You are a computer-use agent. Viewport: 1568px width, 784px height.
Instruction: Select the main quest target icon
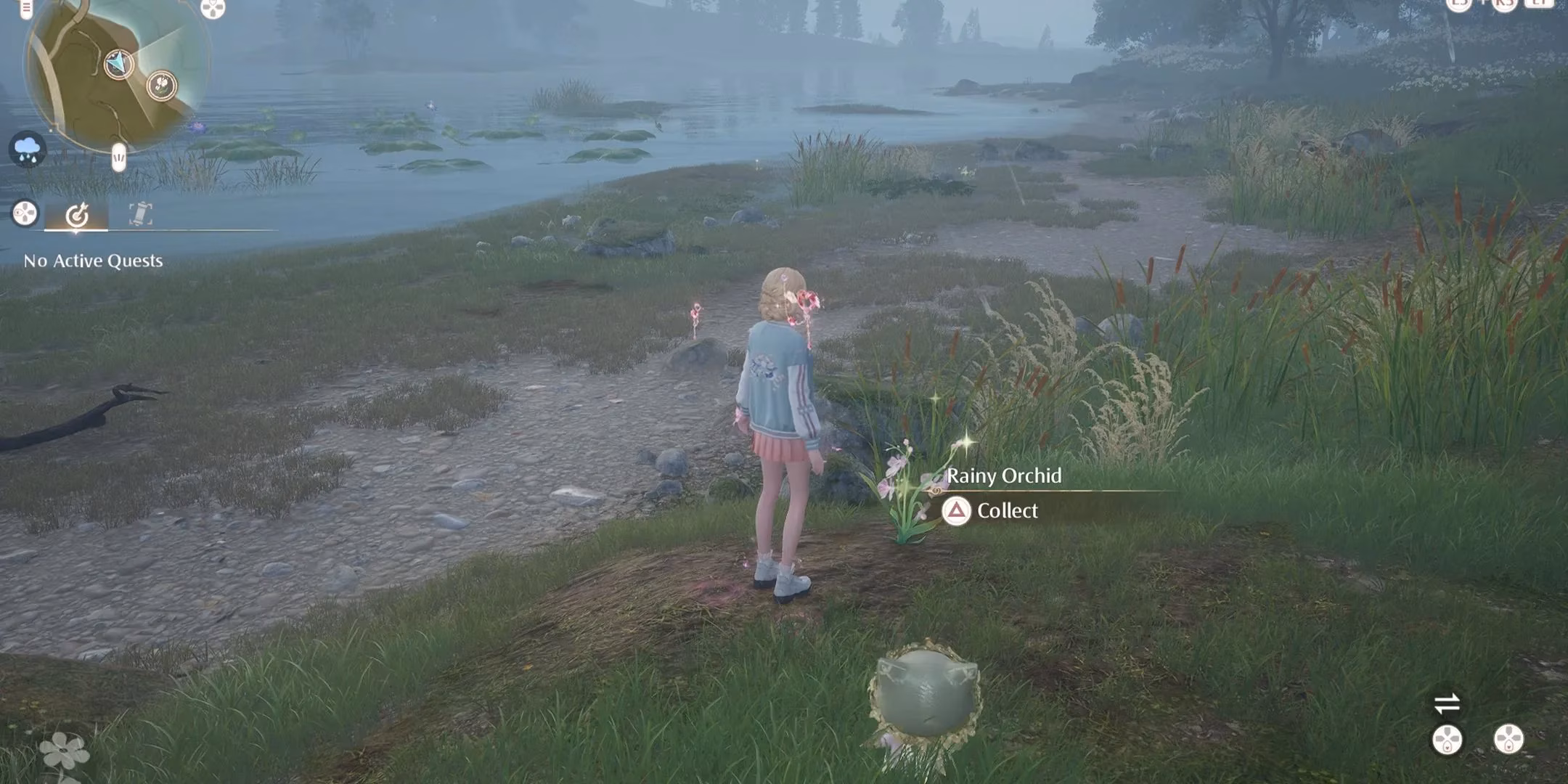pos(77,215)
